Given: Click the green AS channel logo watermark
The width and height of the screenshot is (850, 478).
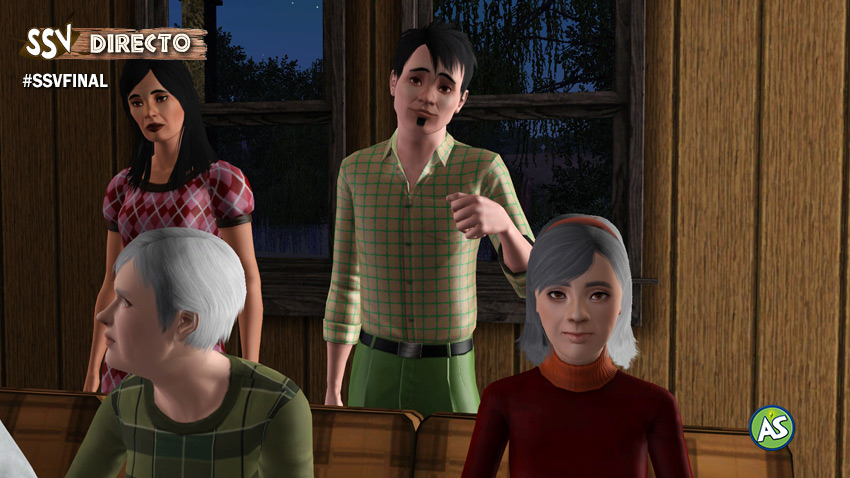Looking at the screenshot, I should pyautogui.click(x=772, y=427).
